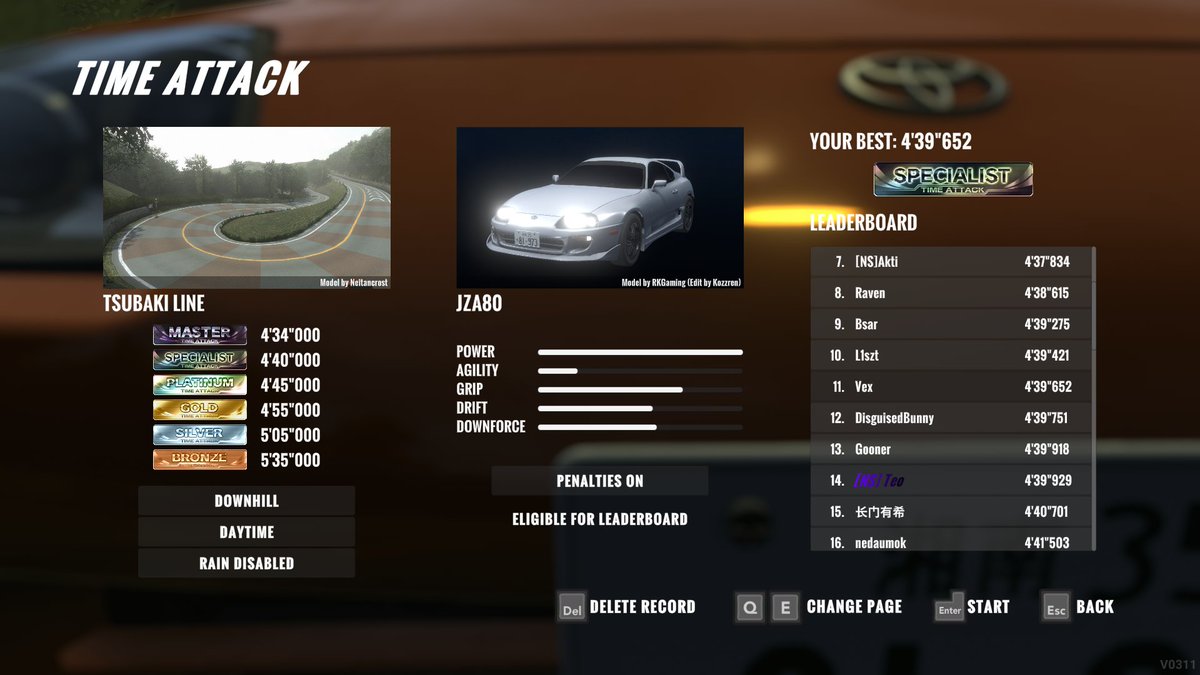
Task: Switch the Daytime setting
Action: click(x=246, y=532)
